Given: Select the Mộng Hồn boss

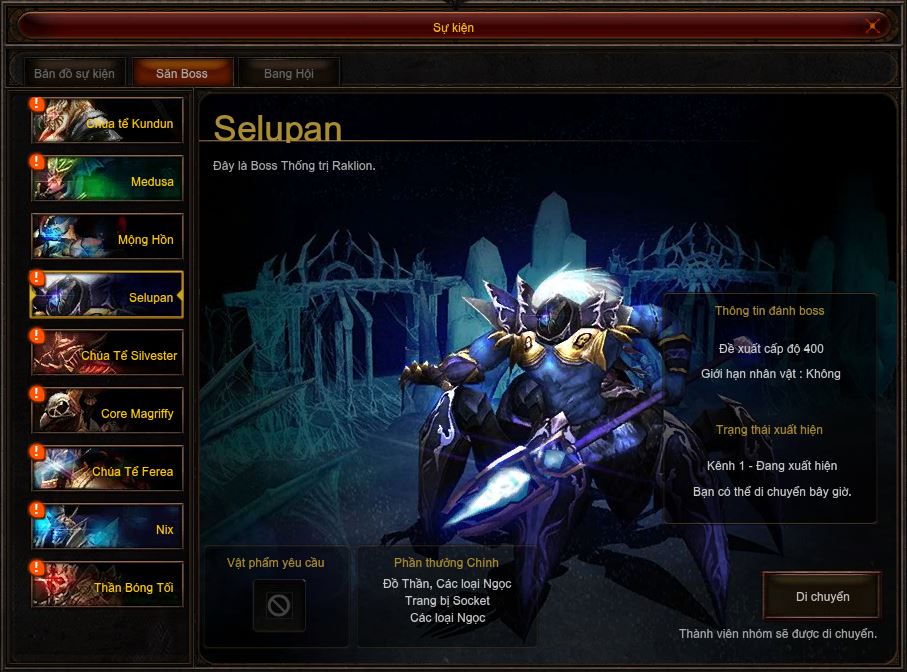Looking at the screenshot, I should [x=108, y=238].
